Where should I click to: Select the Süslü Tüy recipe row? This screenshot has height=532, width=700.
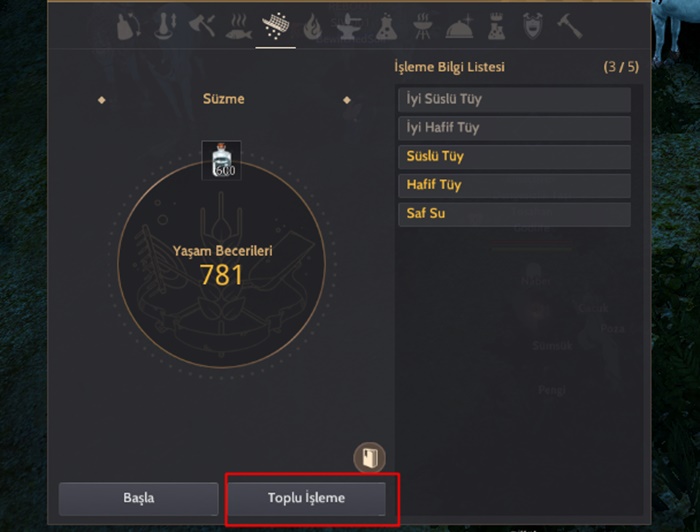514,157
